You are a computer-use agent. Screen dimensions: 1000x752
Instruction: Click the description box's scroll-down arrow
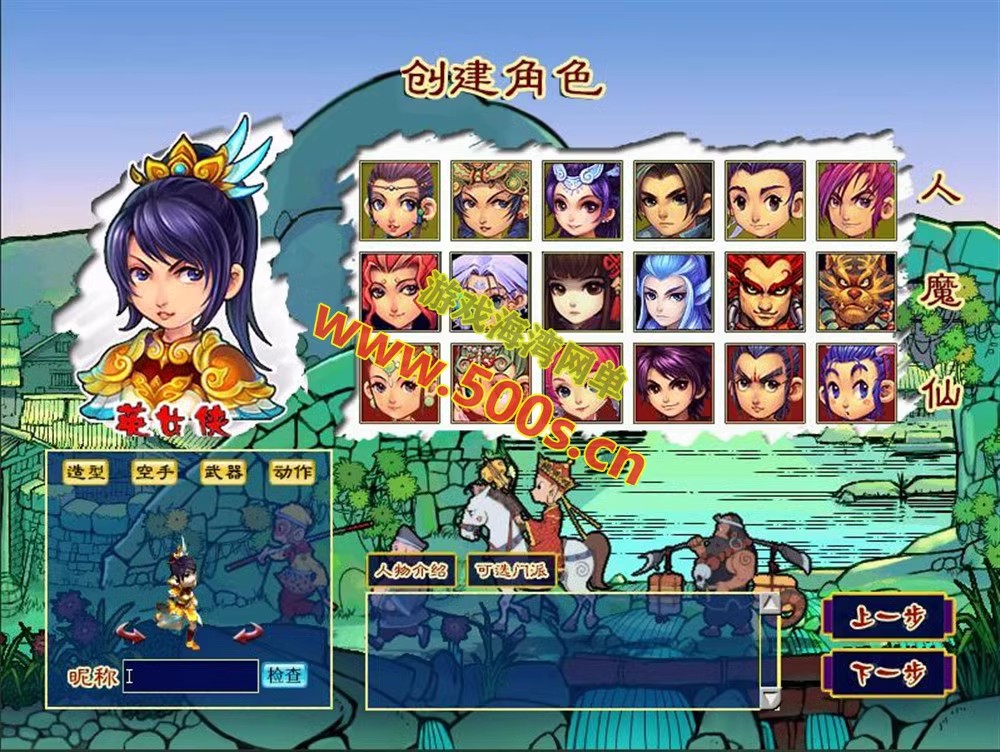tap(769, 697)
